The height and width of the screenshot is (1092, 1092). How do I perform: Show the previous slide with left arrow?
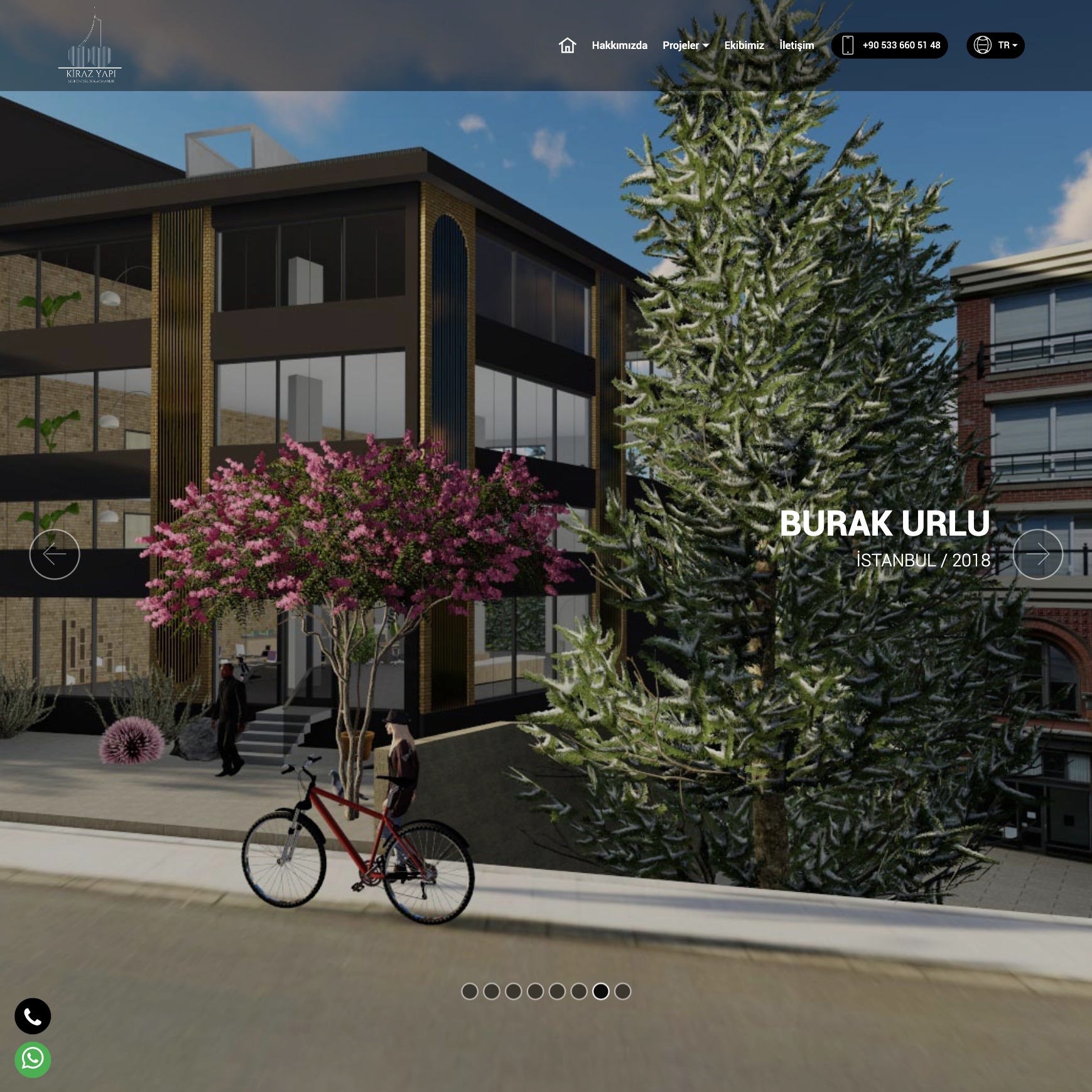pyautogui.click(x=55, y=554)
